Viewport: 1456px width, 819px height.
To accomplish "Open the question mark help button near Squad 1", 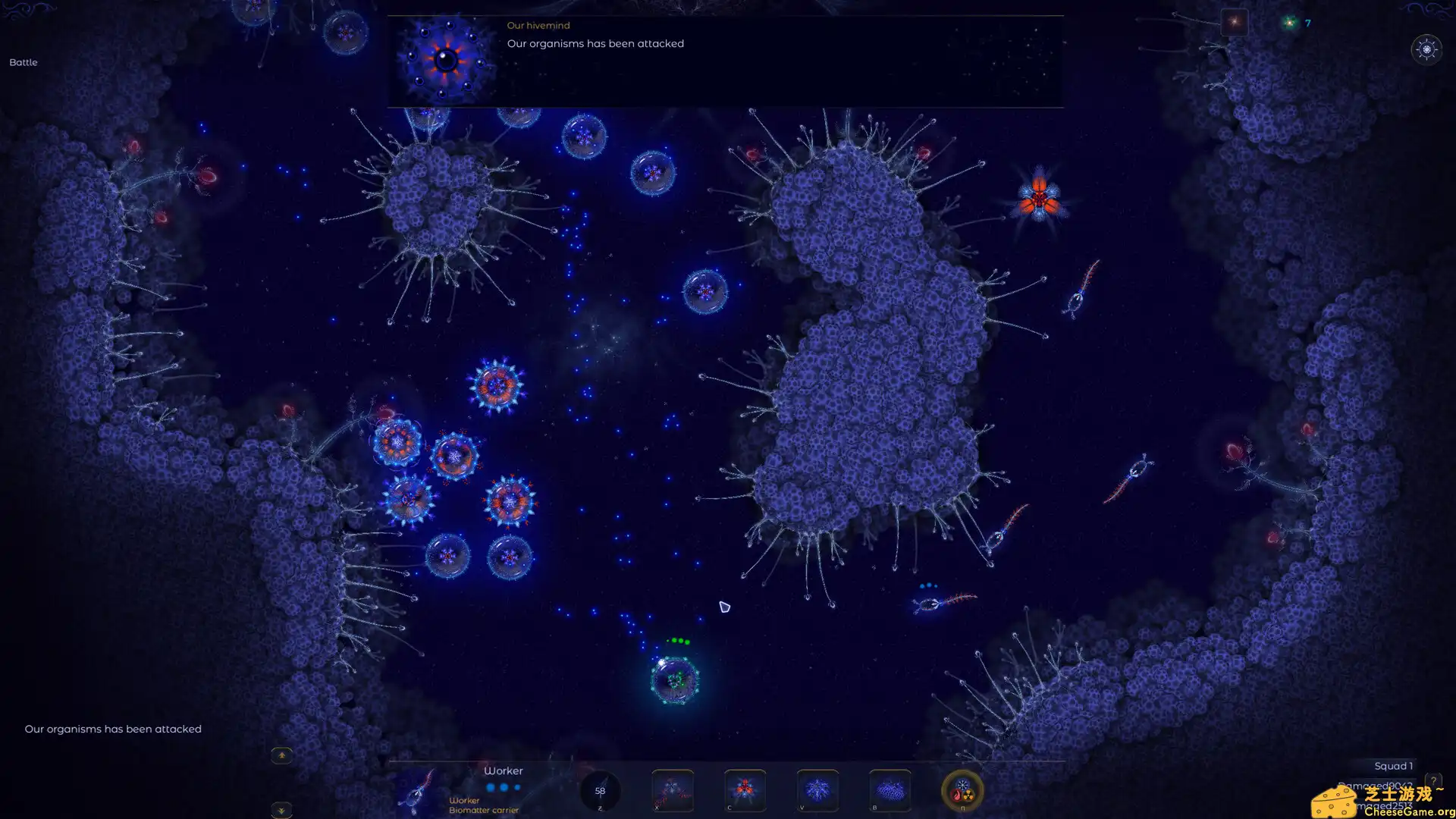I will 1433,780.
